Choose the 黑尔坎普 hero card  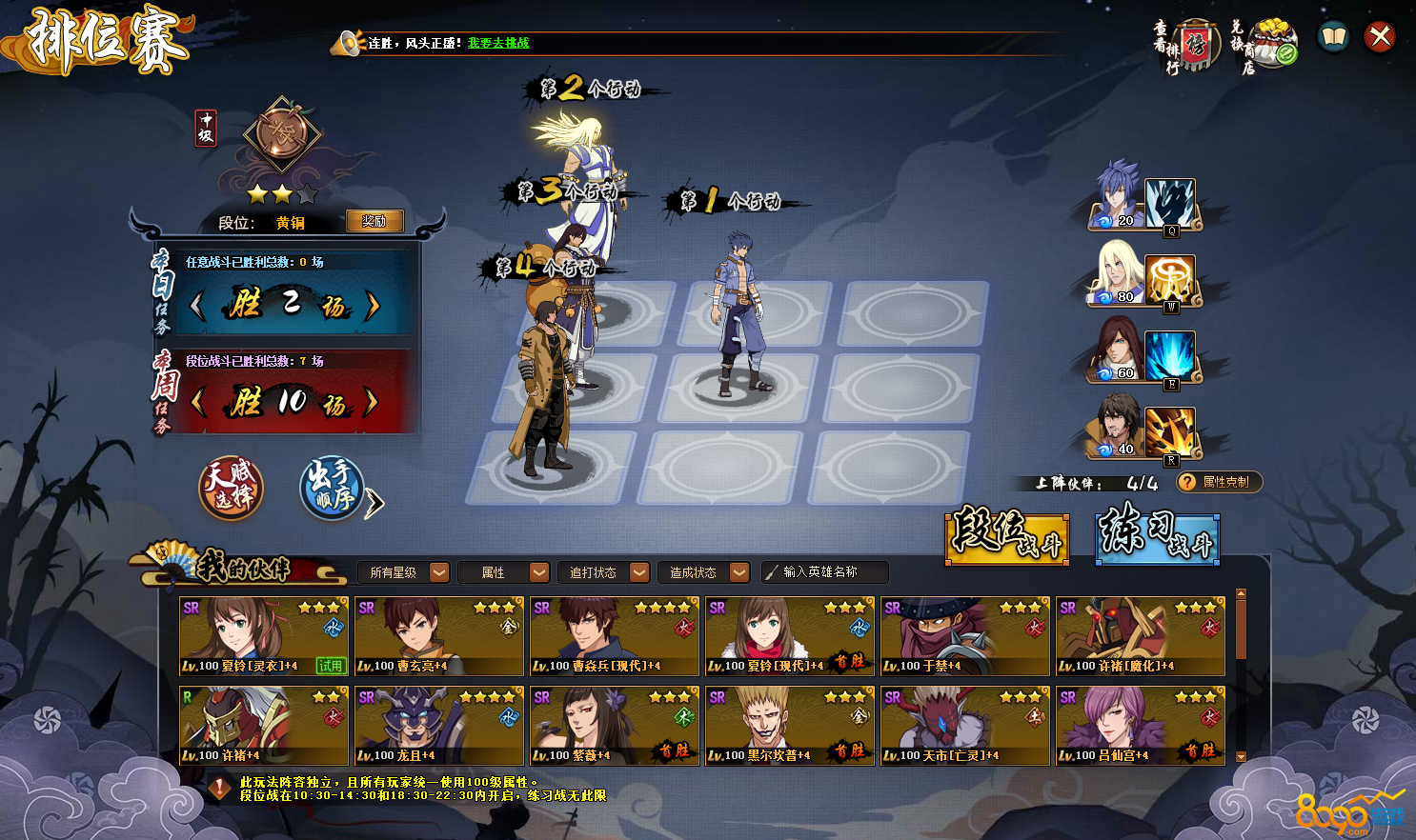pyautogui.click(x=790, y=726)
